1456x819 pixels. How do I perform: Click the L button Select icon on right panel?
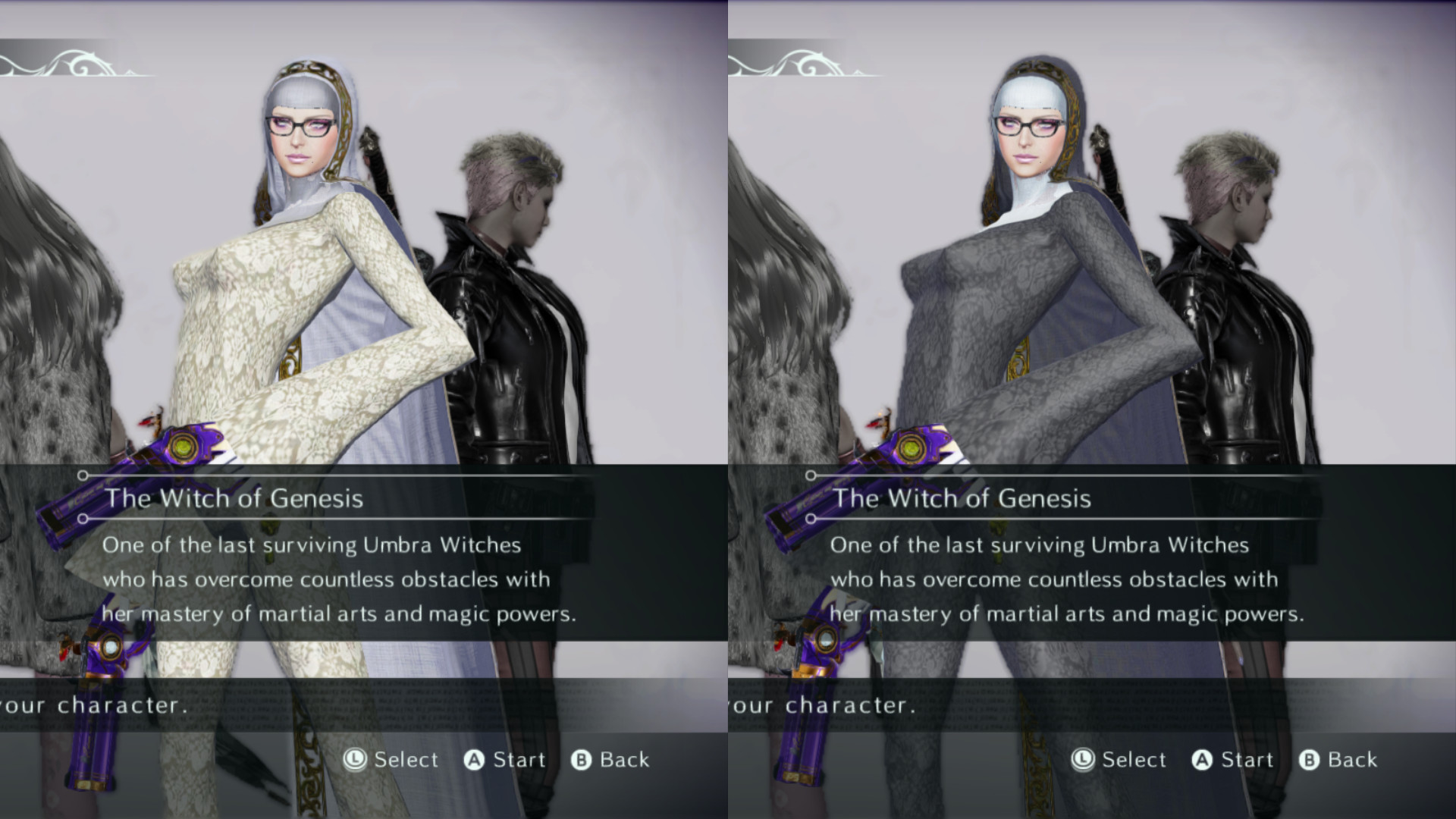click(x=1083, y=760)
